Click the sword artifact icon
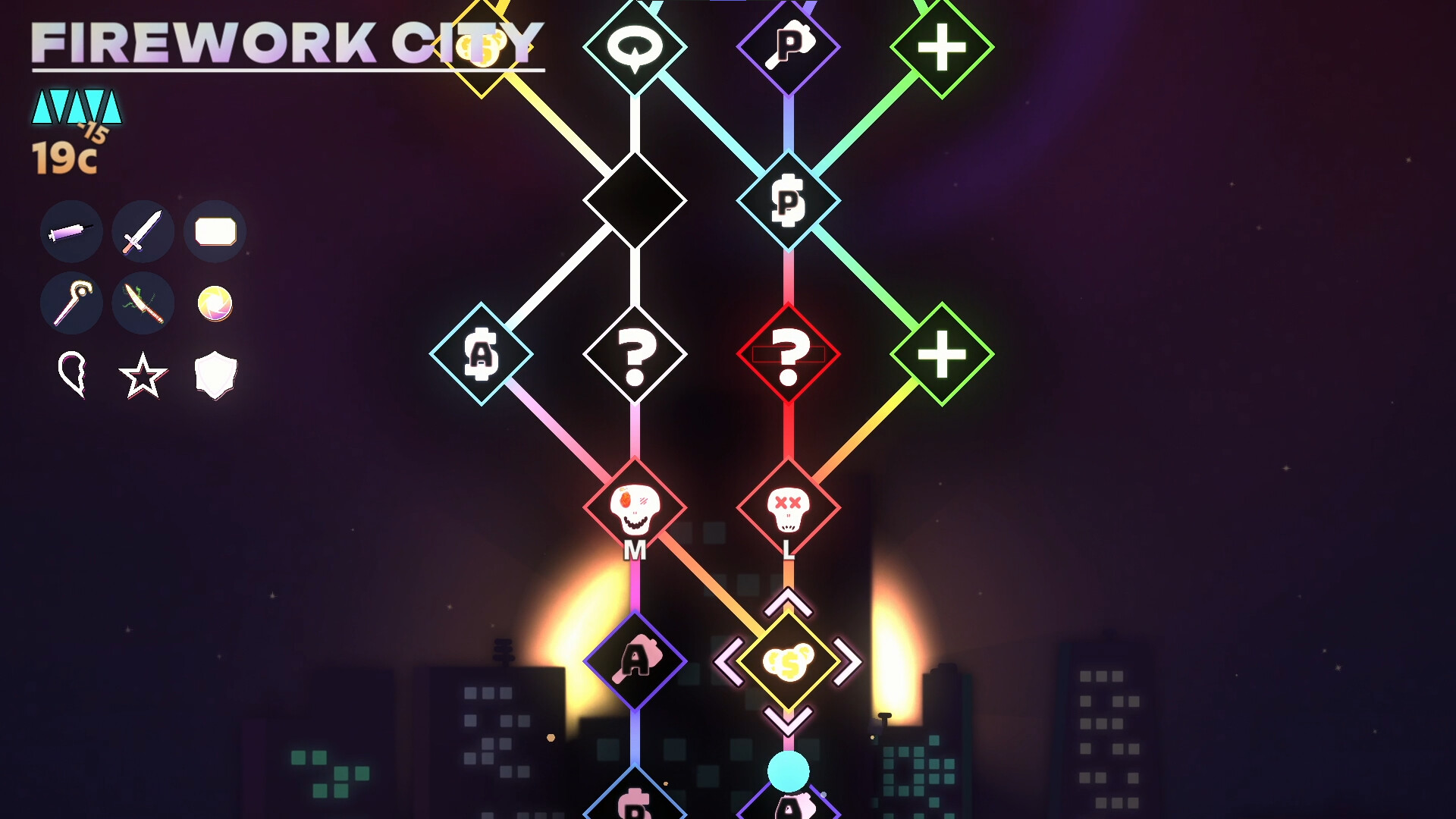 pyautogui.click(x=143, y=232)
